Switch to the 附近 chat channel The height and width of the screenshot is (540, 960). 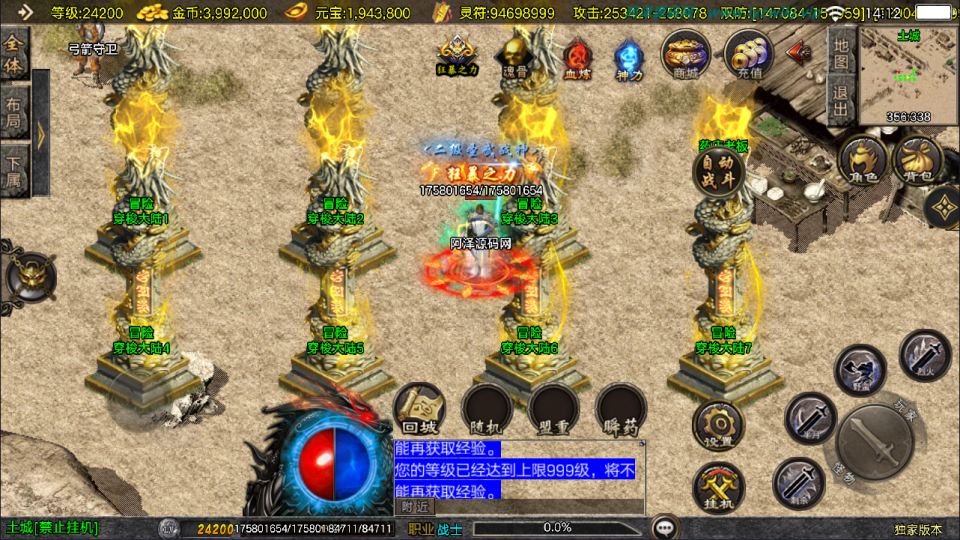[414, 507]
